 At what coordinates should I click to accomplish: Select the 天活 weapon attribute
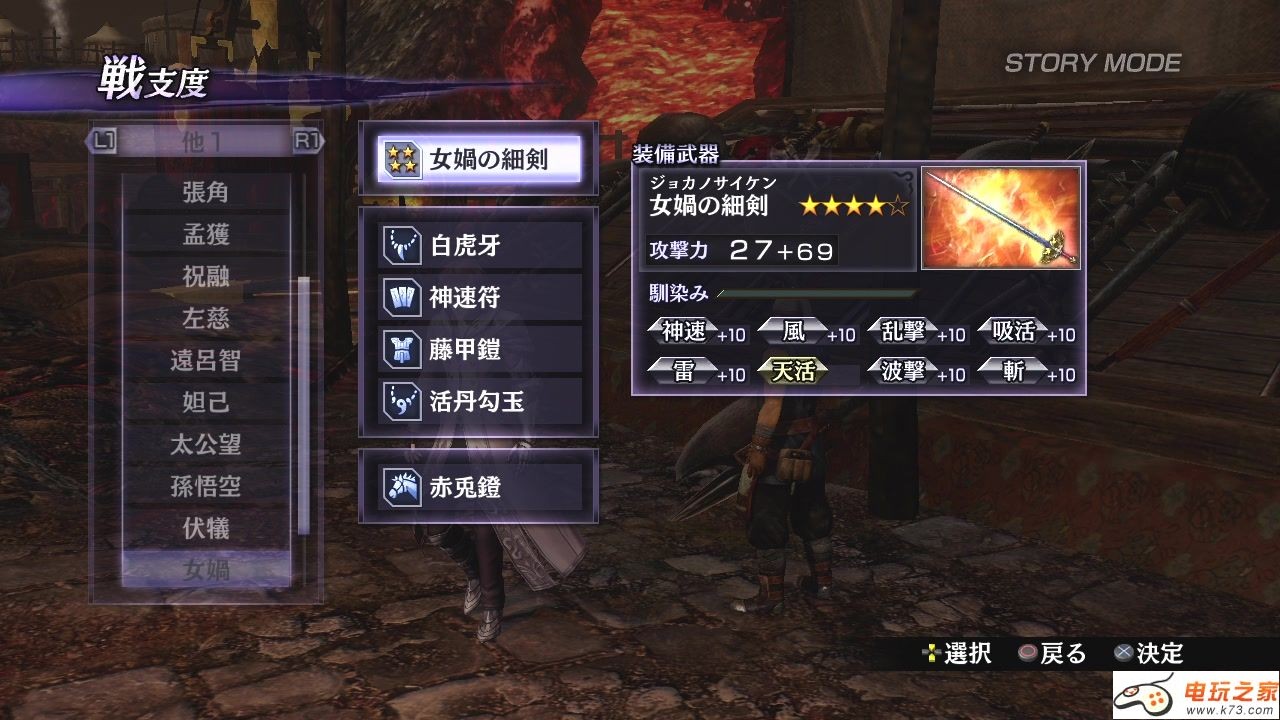pyautogui.click(x=794, y=372)
